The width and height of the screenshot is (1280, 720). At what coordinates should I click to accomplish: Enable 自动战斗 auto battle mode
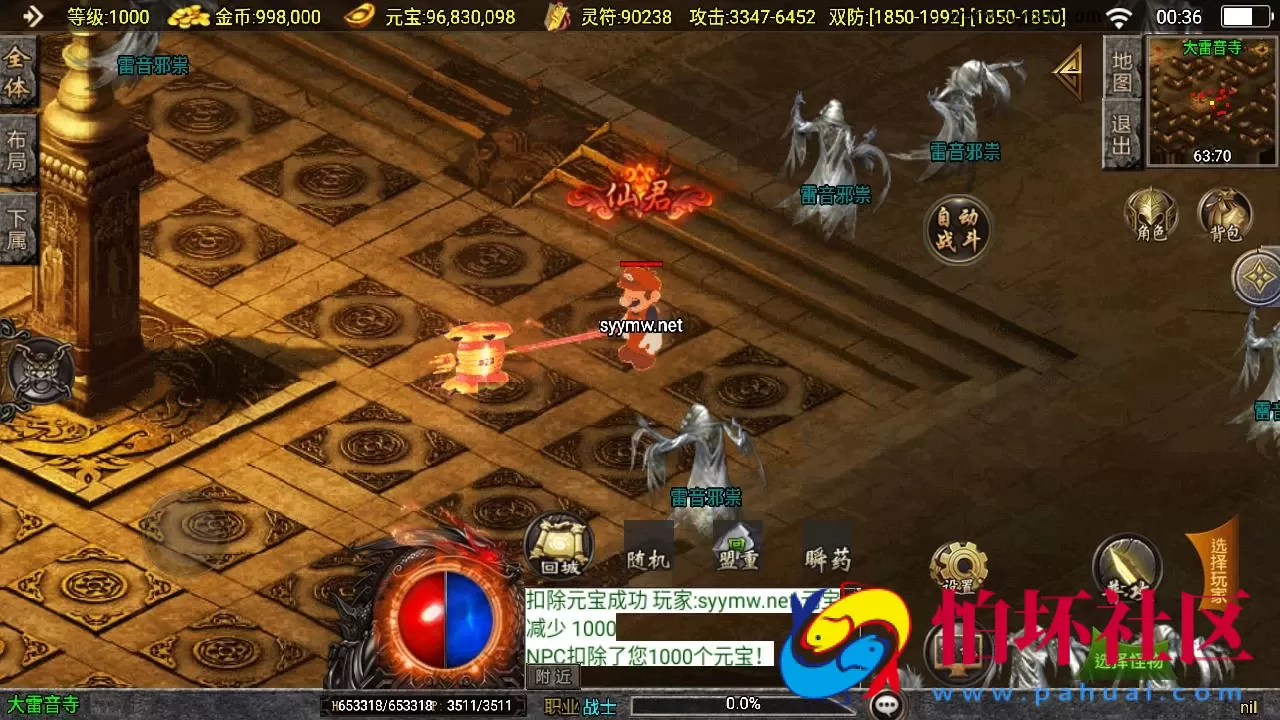(958, 230)
